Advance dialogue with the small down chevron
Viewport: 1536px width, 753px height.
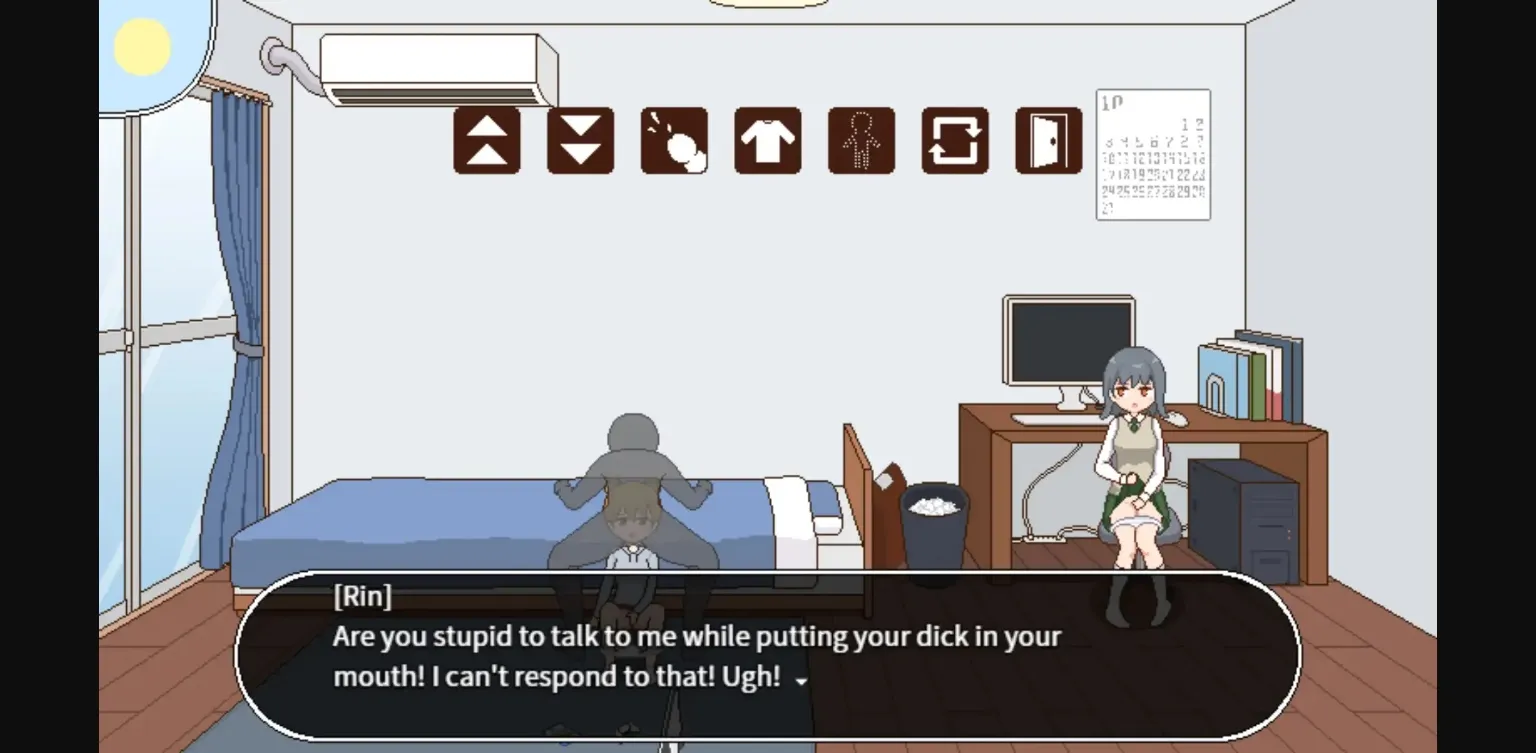click(x=799, y=681)
